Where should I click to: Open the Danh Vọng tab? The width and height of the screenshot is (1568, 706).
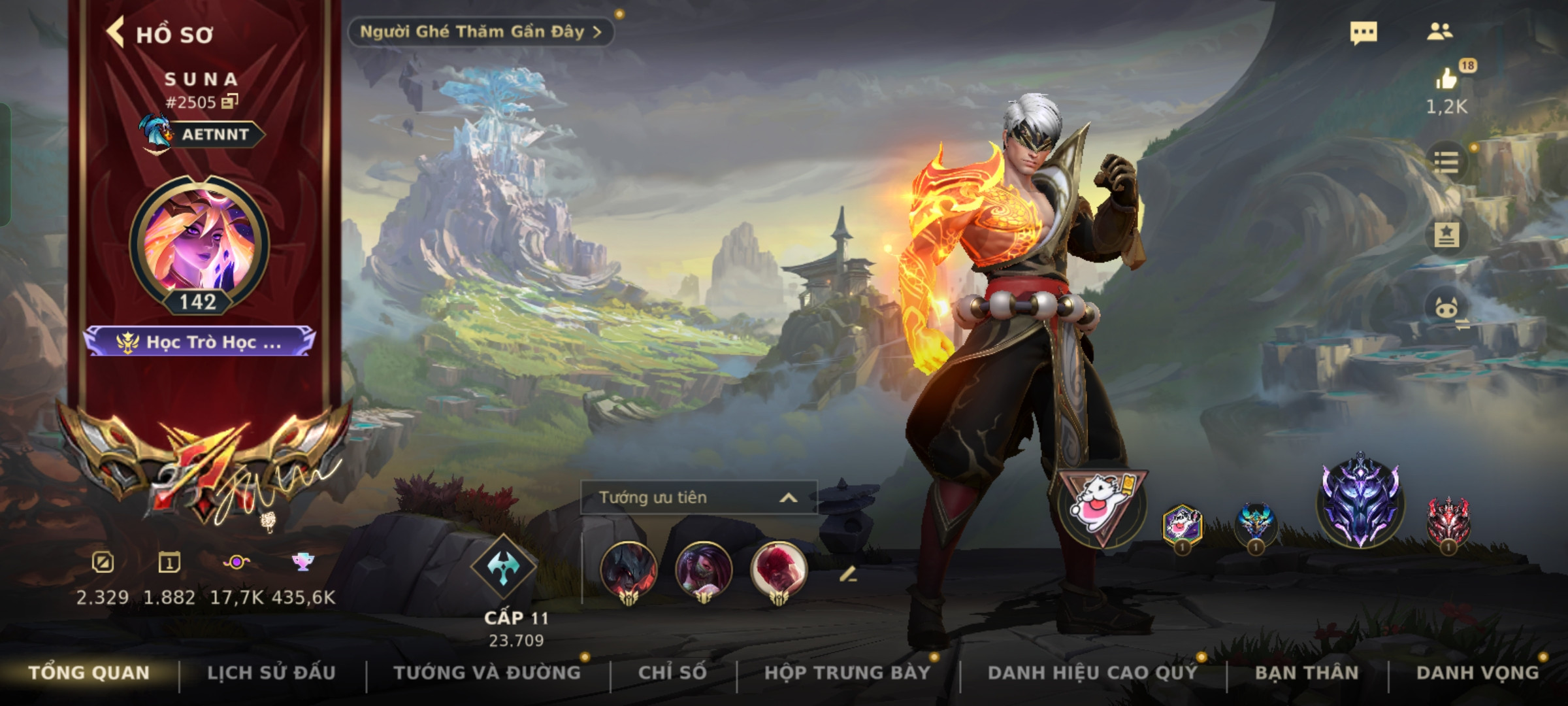tap(1477, 673)
